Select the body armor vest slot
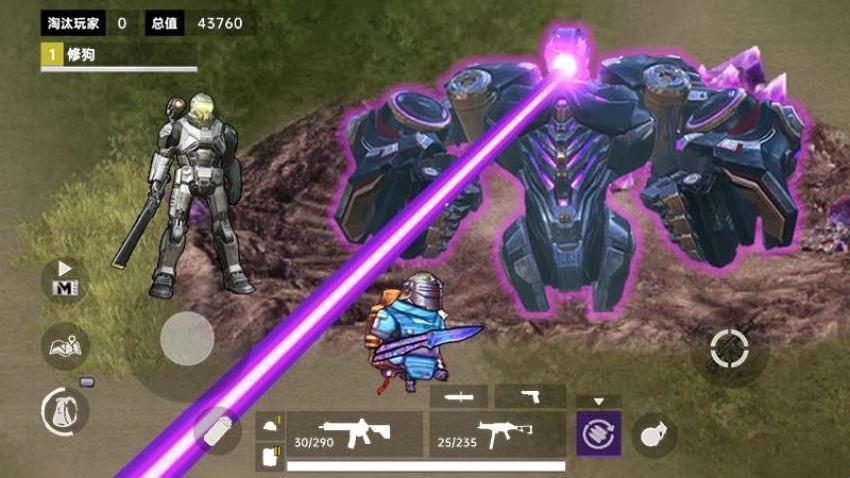The image size is (850, 478). 269,456
